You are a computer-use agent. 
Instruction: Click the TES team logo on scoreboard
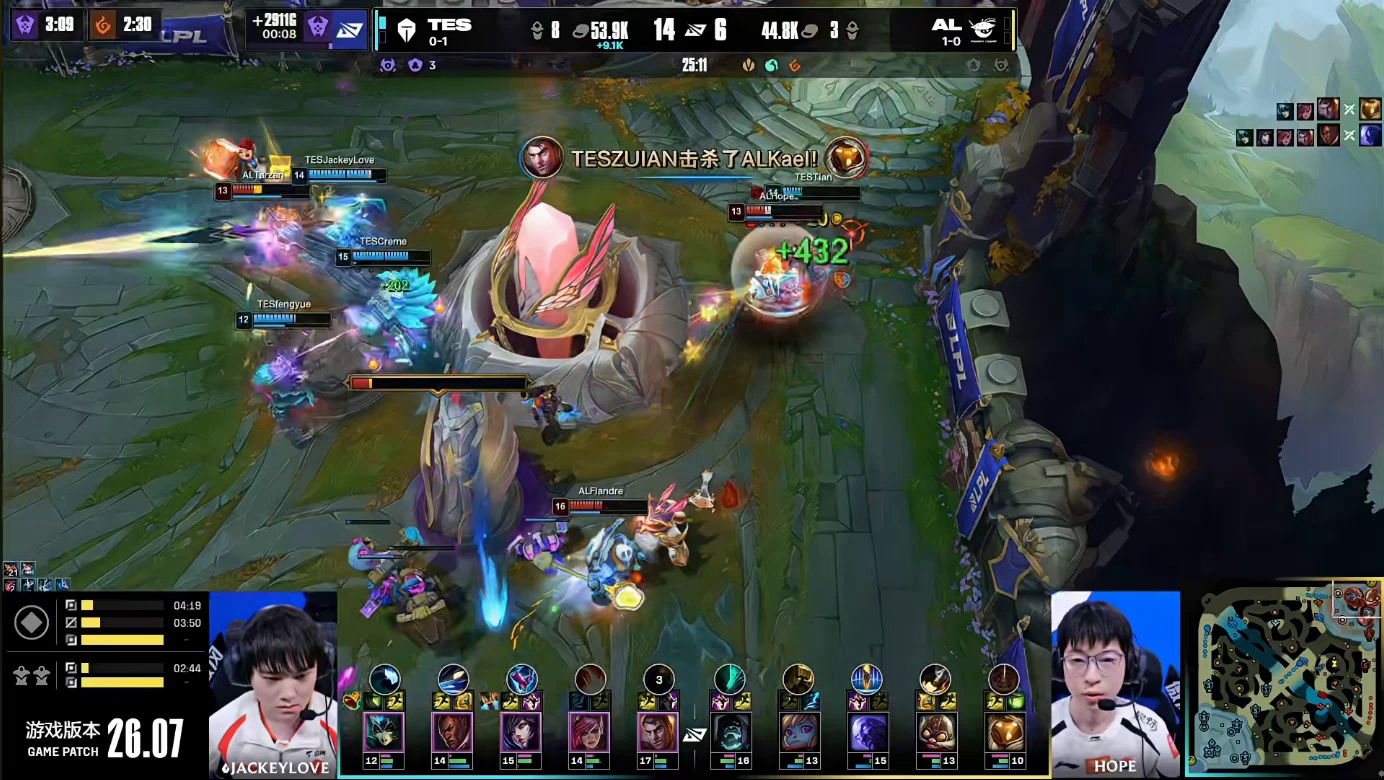(x=406, y=31)
